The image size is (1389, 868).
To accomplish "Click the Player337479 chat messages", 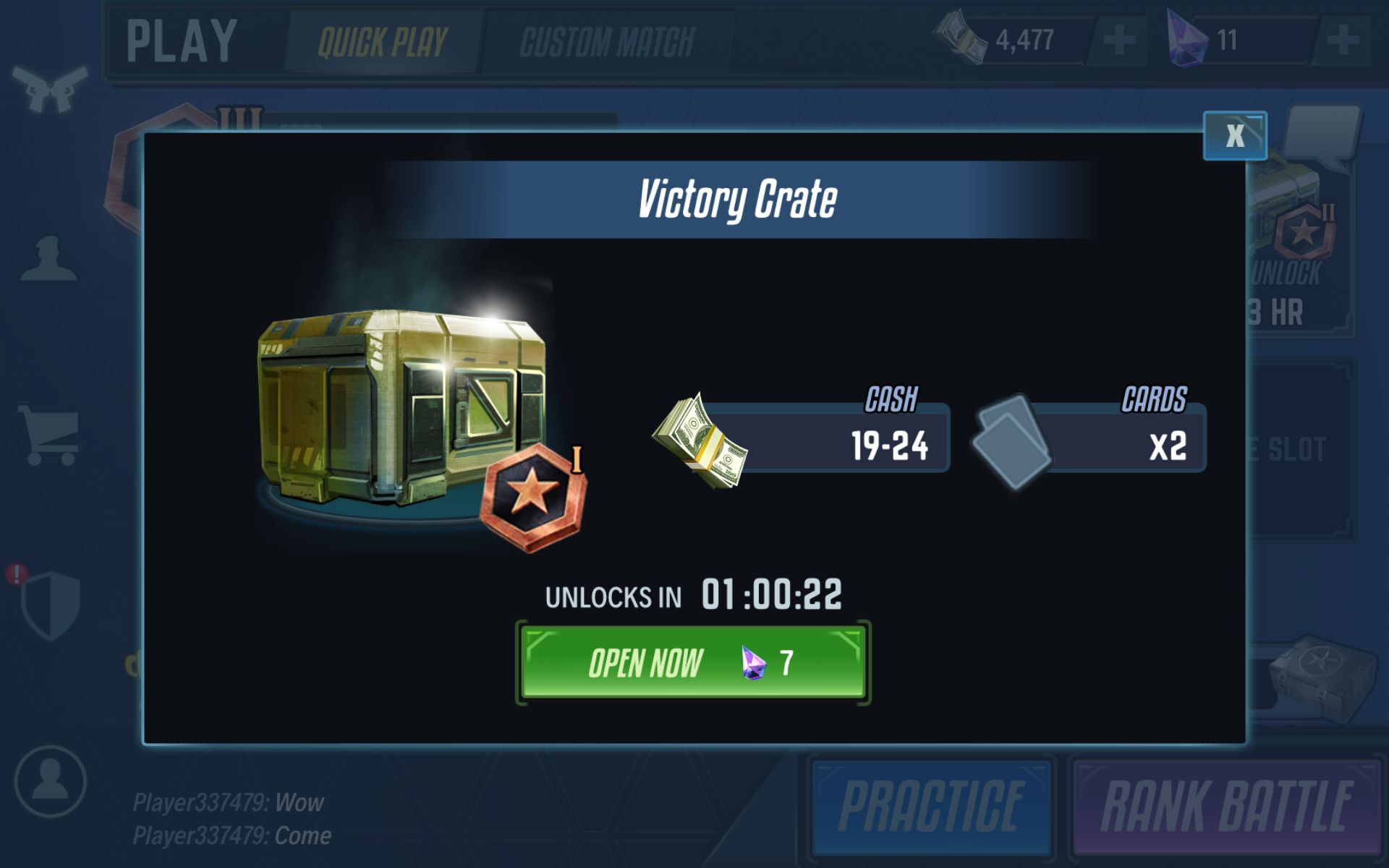I will pyautogui.click(x=231, y=819).
